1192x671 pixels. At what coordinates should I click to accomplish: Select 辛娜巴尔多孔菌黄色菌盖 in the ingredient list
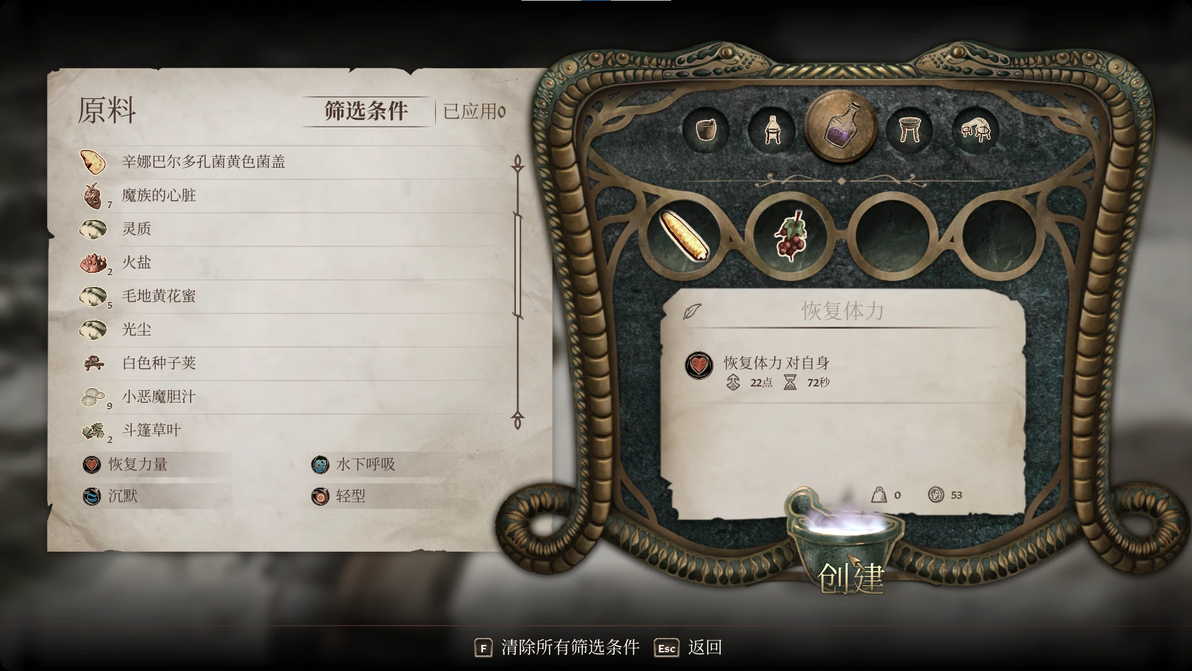[203, 161]
